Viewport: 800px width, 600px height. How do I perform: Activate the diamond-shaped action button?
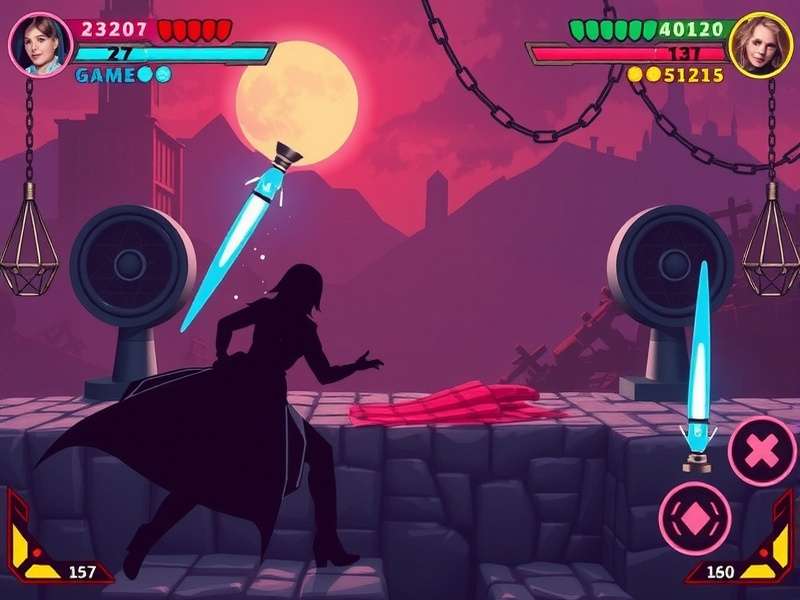pyautogui.click(x=694, y=518)
